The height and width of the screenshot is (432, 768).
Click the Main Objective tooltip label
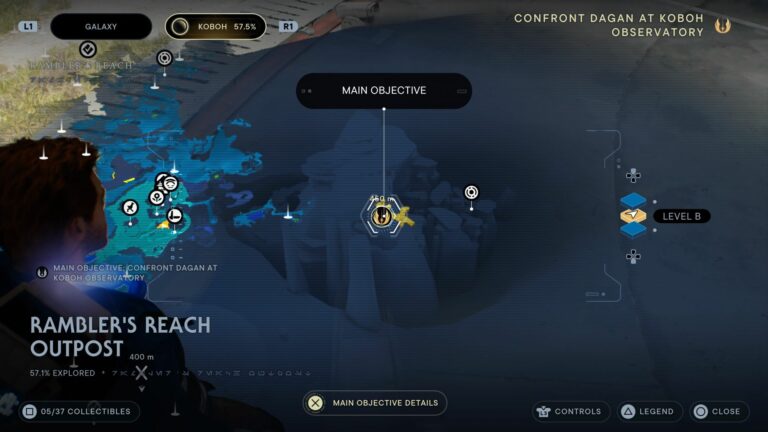tap(384, 90)
